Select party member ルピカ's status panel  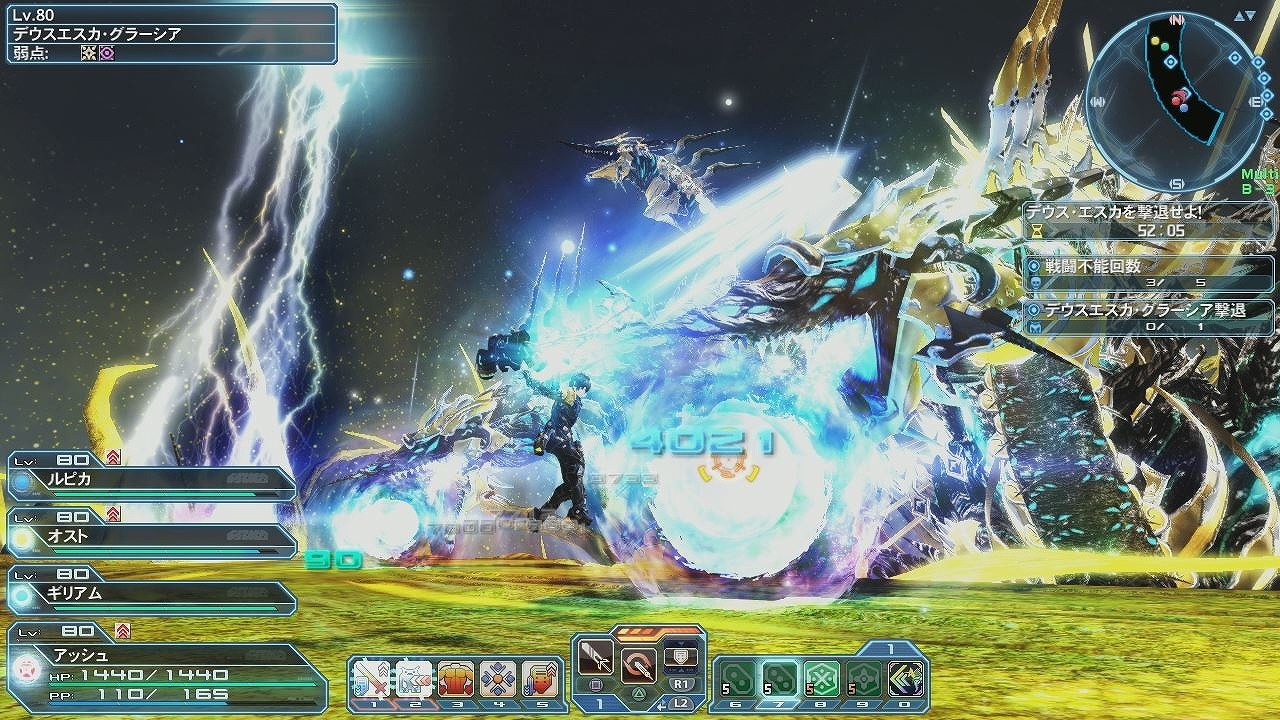pos(152,480)
